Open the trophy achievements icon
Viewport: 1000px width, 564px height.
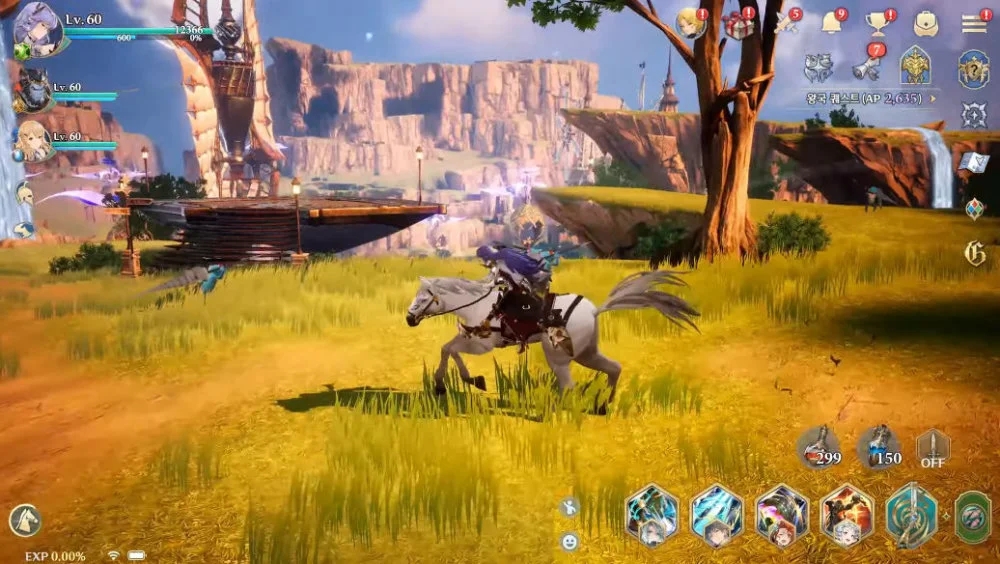click(x=878, y=23)
